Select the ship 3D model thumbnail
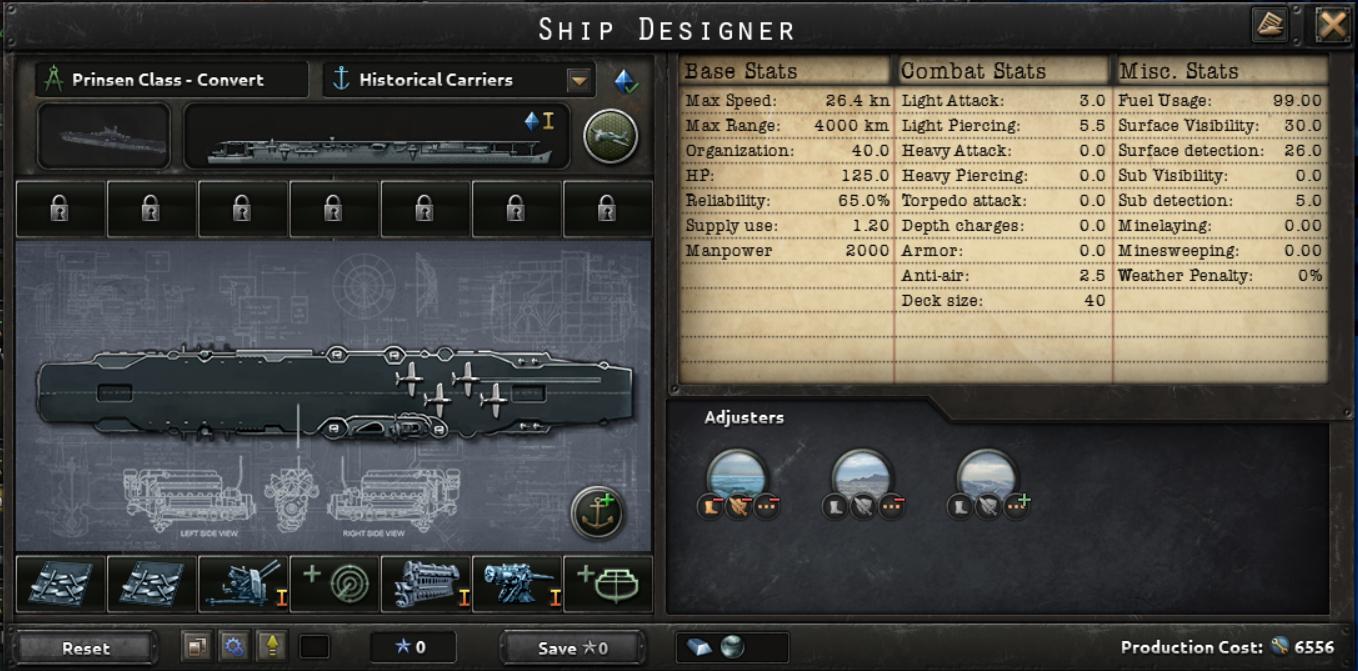 (x=103, y=137)
